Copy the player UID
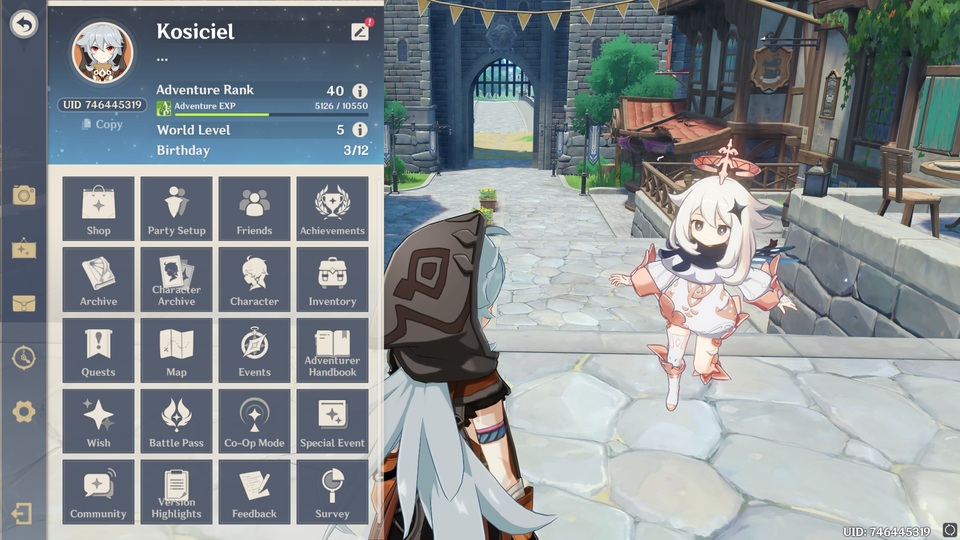Viewport: 960px width, 540px height. point(102,125)
